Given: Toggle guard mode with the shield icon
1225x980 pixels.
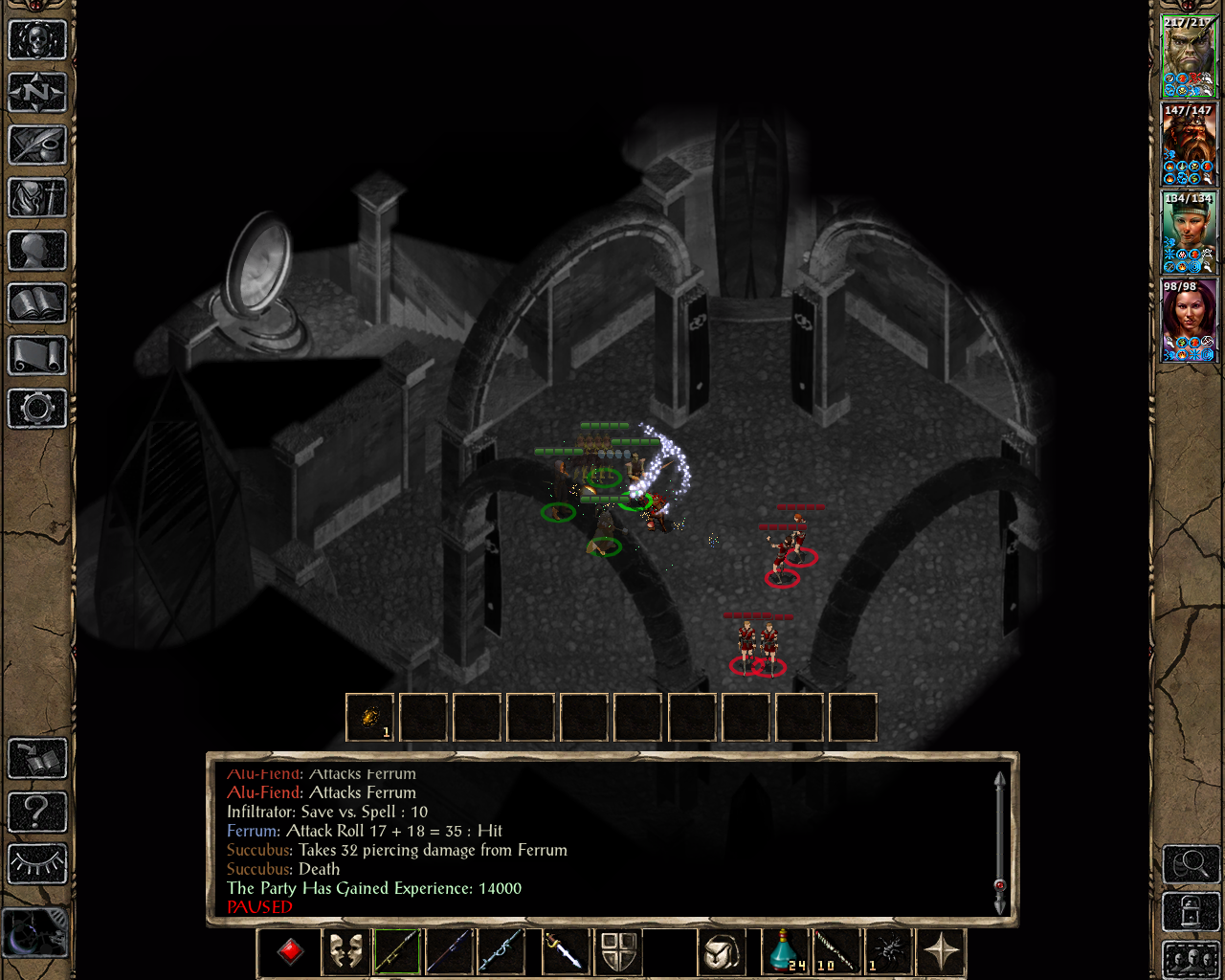Looking at the screenshot, I should tap(619, 952).
